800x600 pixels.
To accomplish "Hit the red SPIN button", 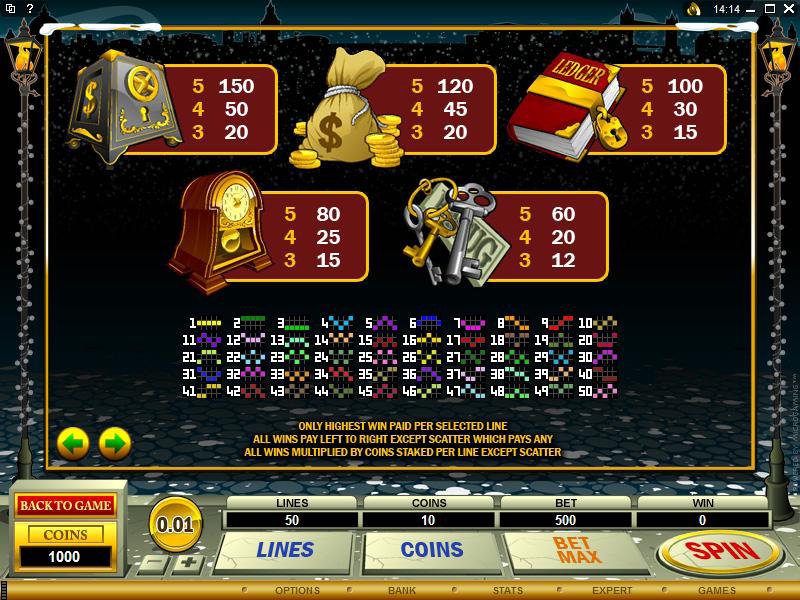I will [x=720, y=551].
